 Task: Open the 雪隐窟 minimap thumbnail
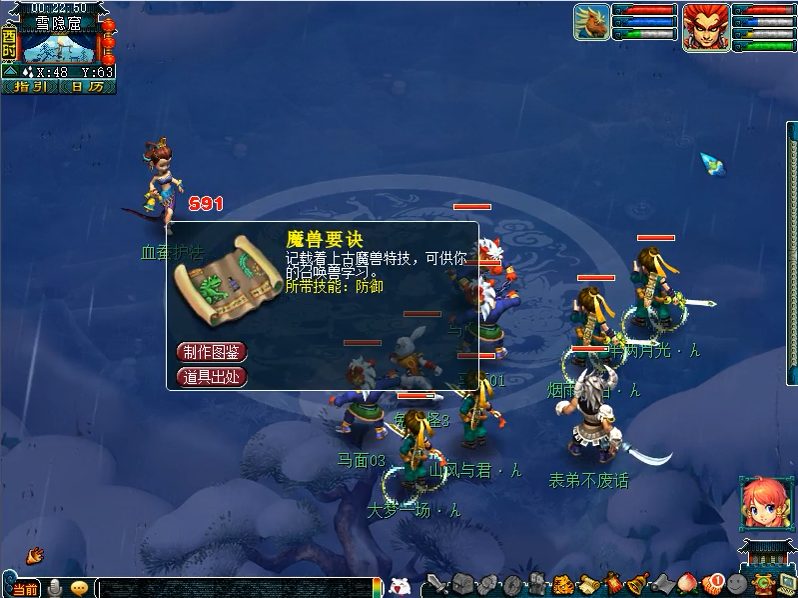58,49
